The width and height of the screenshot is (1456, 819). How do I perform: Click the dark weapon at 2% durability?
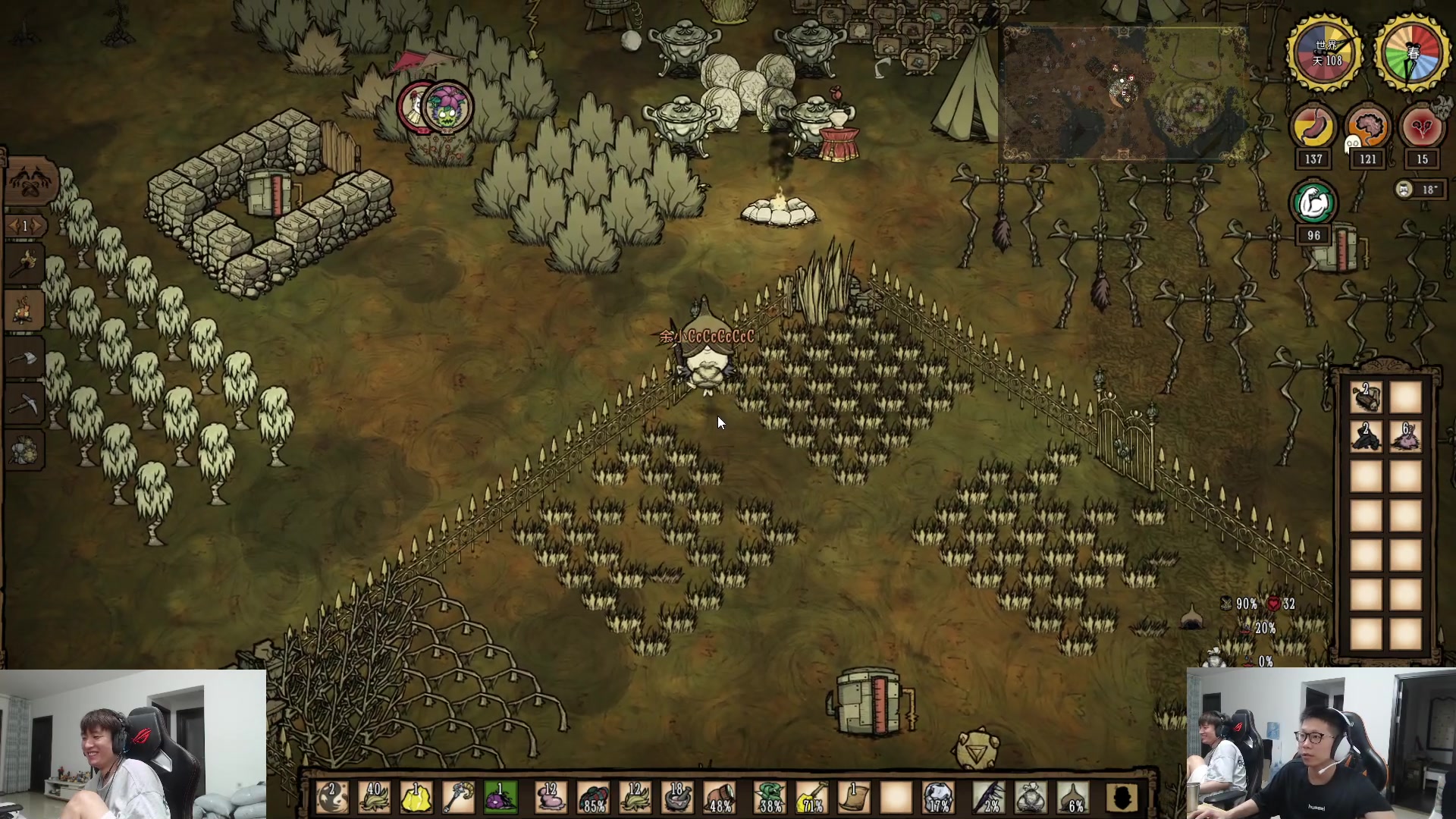pyautogui.click(x=989, y=798)
